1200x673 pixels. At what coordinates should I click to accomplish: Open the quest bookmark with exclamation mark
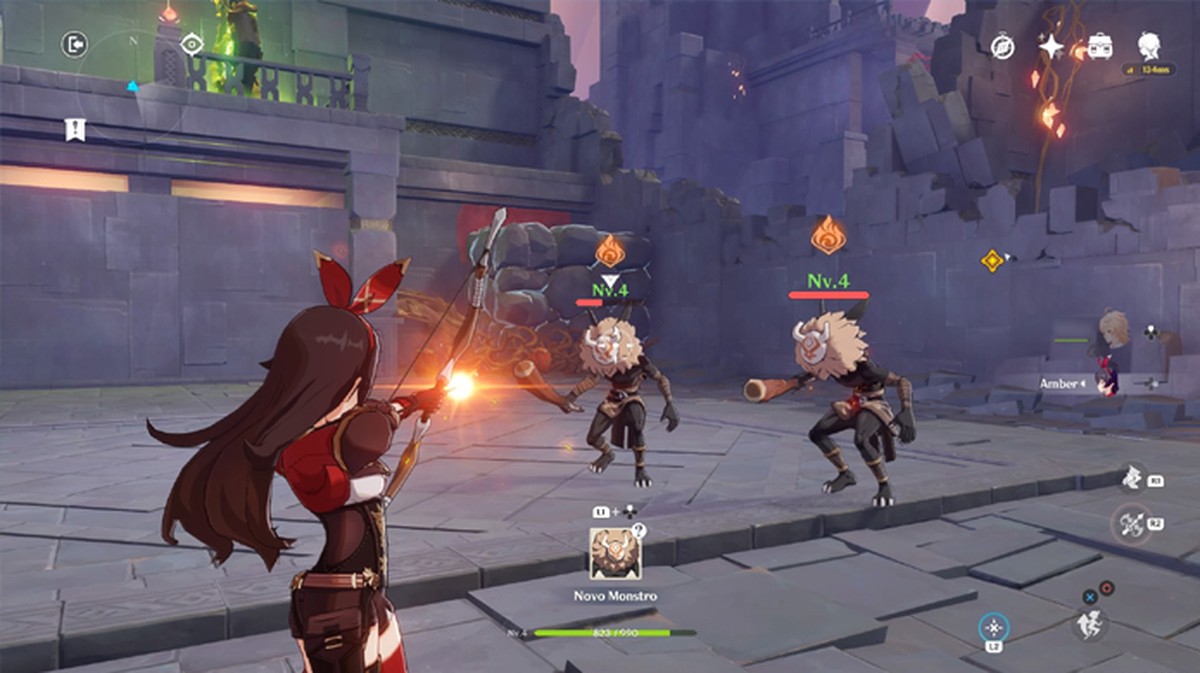(74, 129)
